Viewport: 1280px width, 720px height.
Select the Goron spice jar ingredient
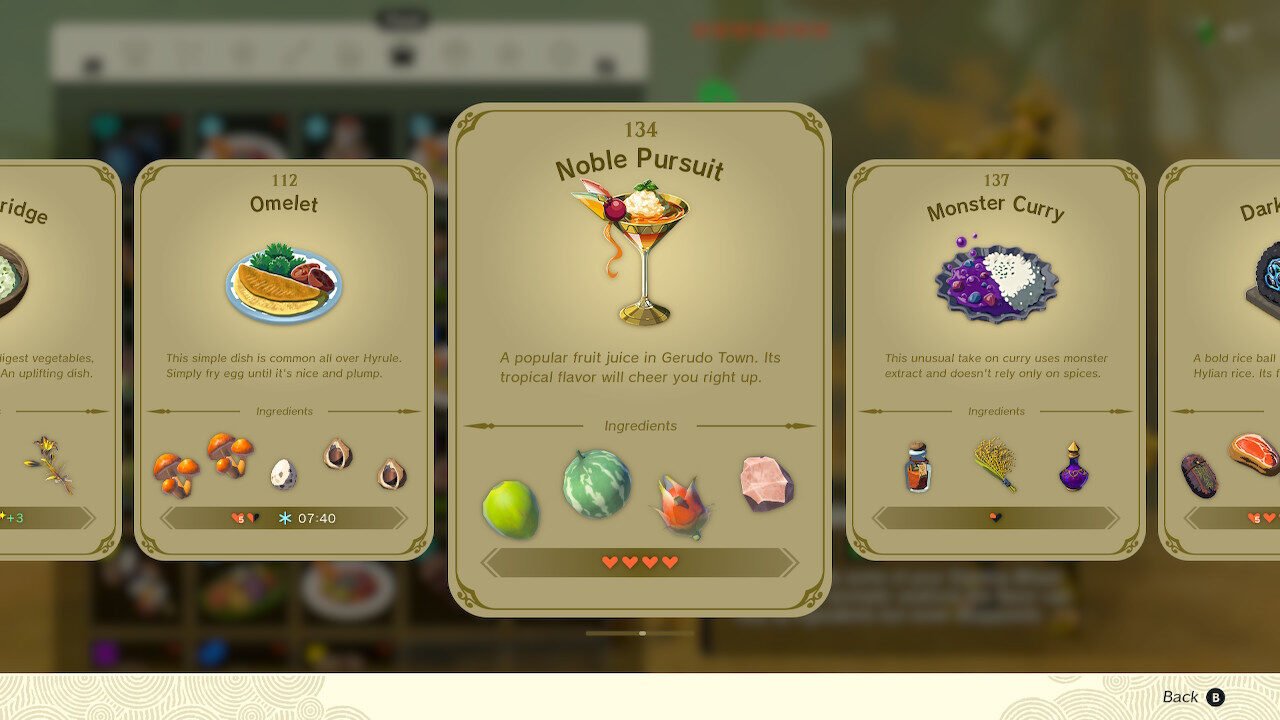coord(917,467)
